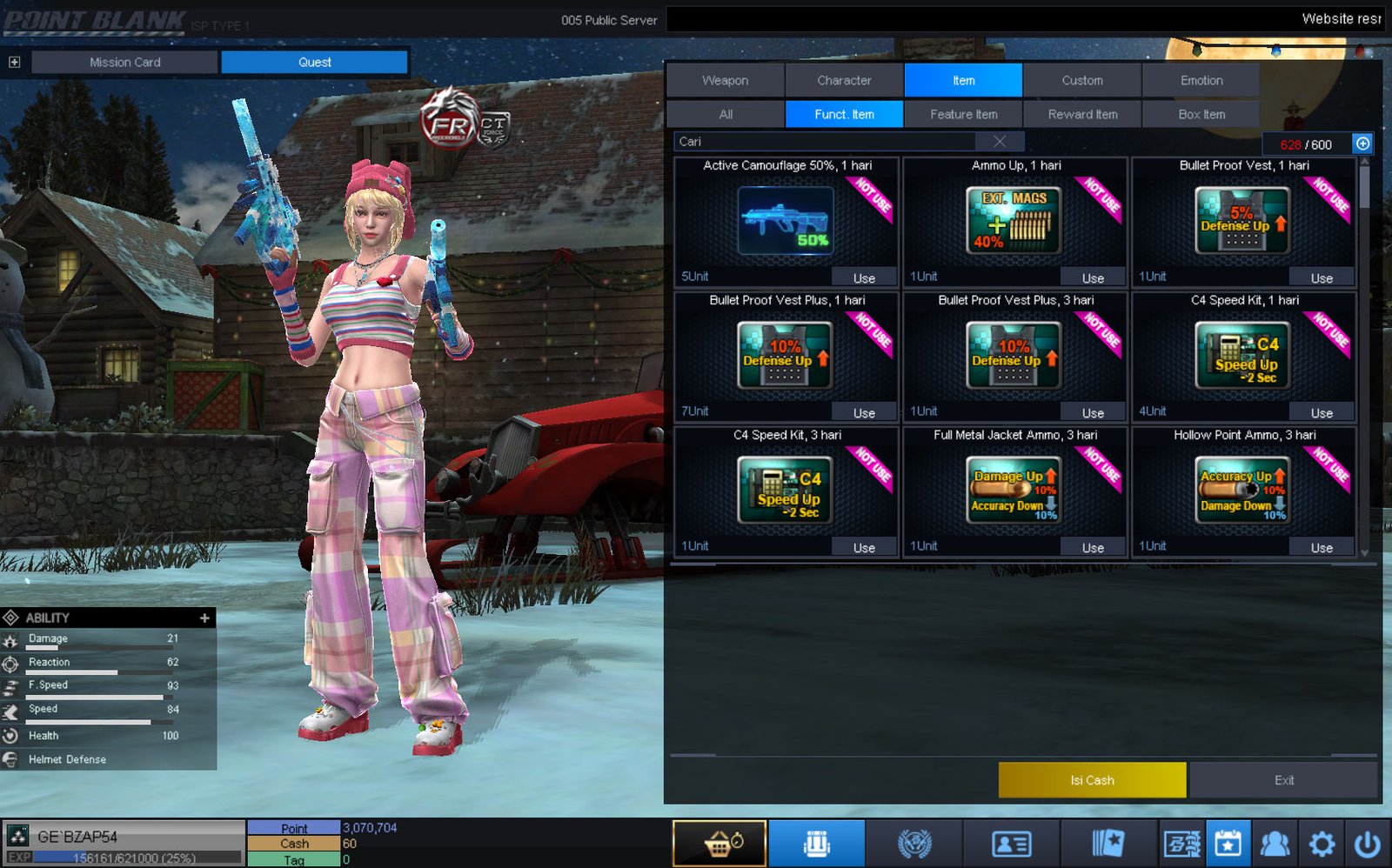Show All items sub-tab
The image size is (1392, 868).
click(x=726, y=114)
